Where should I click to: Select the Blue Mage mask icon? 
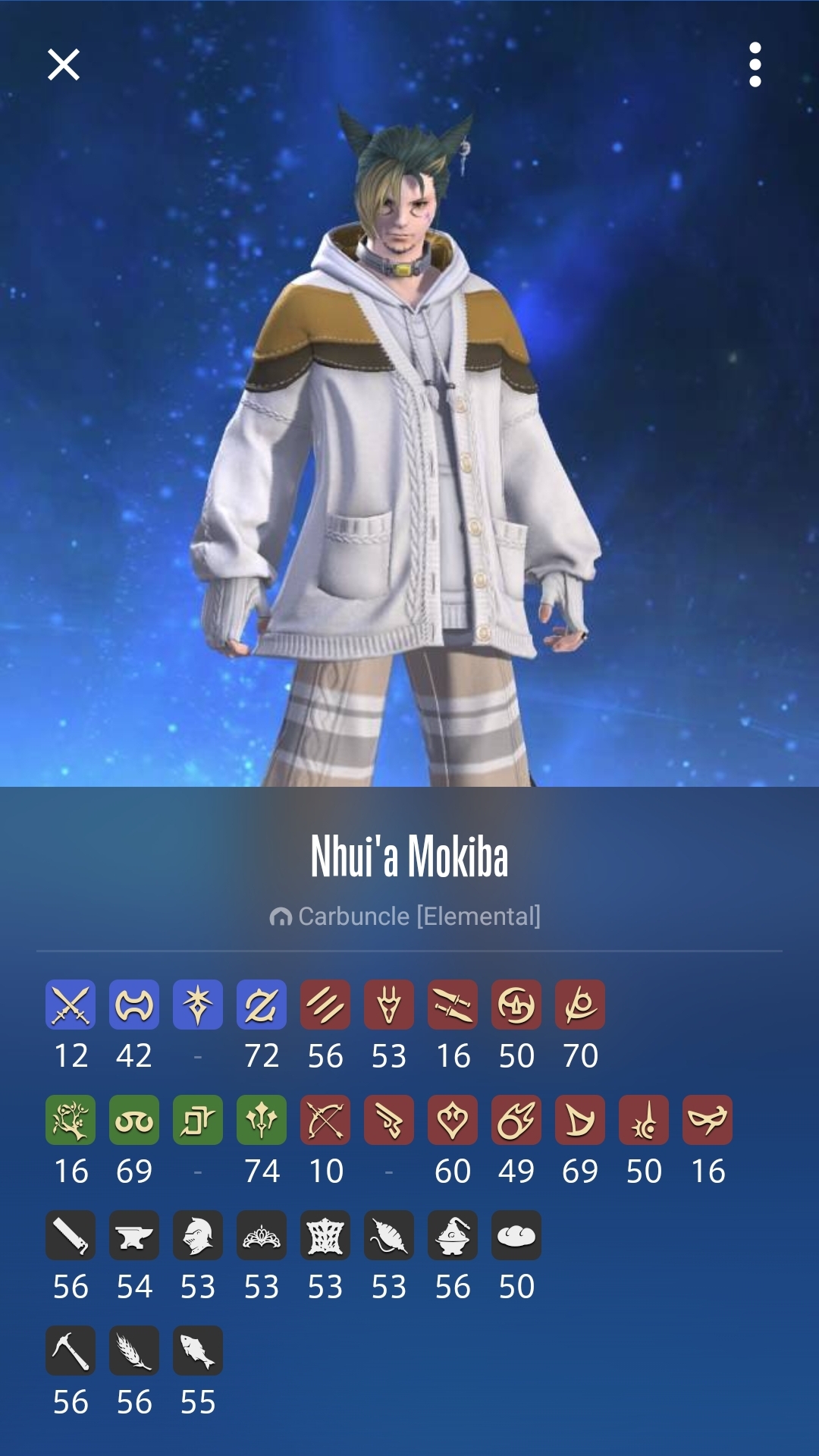[708, 1120]
